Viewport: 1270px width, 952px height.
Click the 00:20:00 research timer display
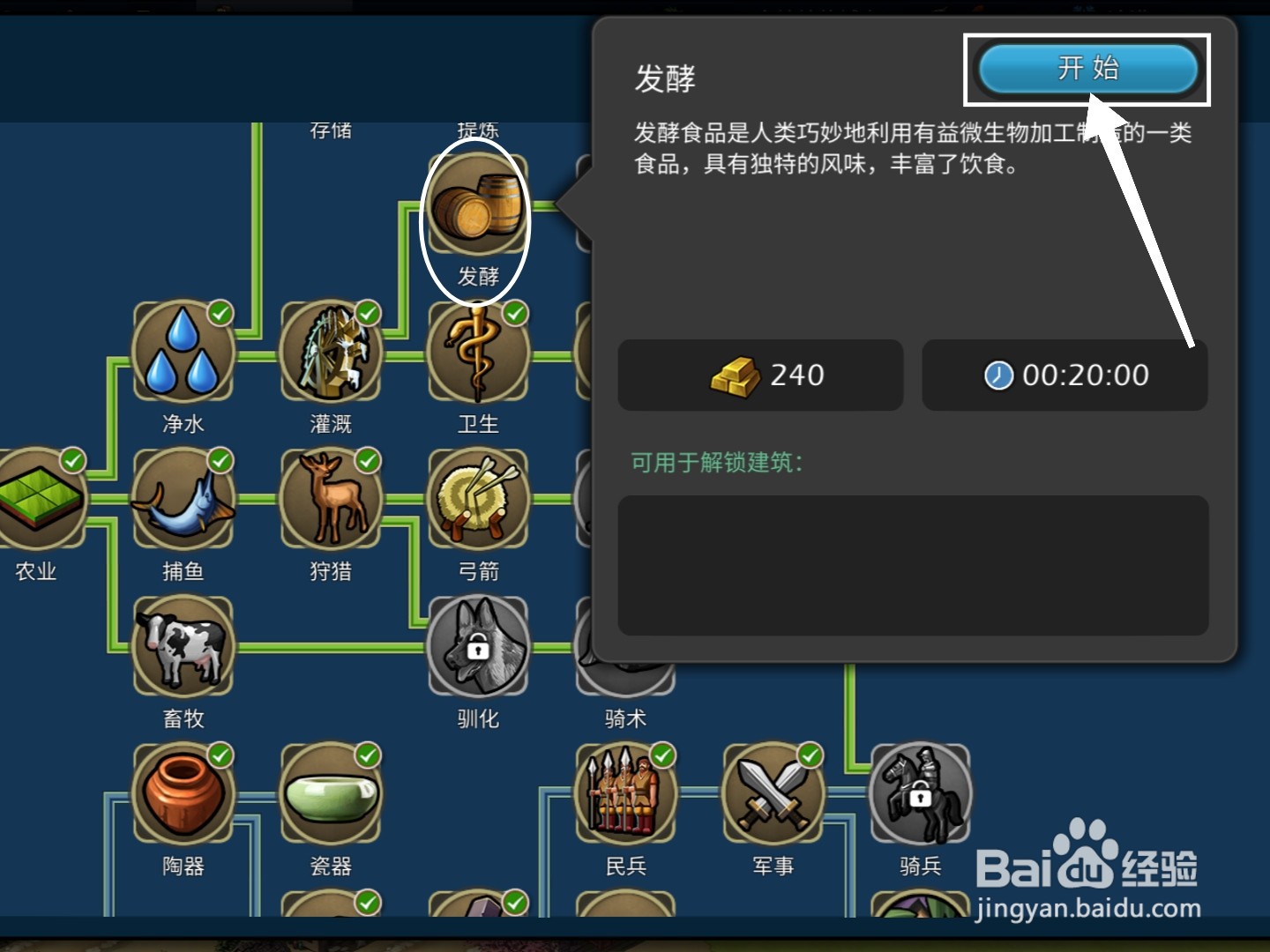click(x=1065, y=375)
